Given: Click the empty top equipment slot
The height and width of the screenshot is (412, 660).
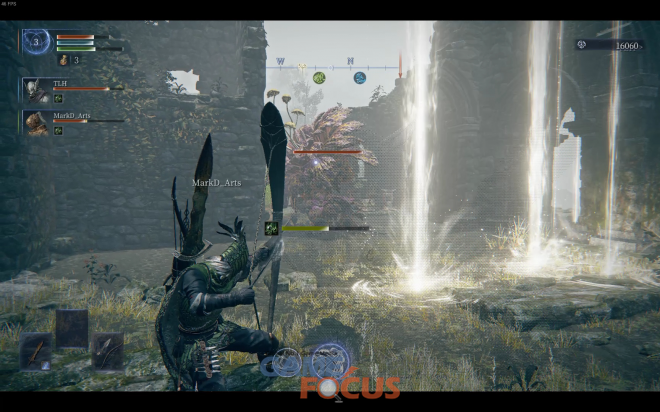Looking at the screenshot, I should click(72, 327).
